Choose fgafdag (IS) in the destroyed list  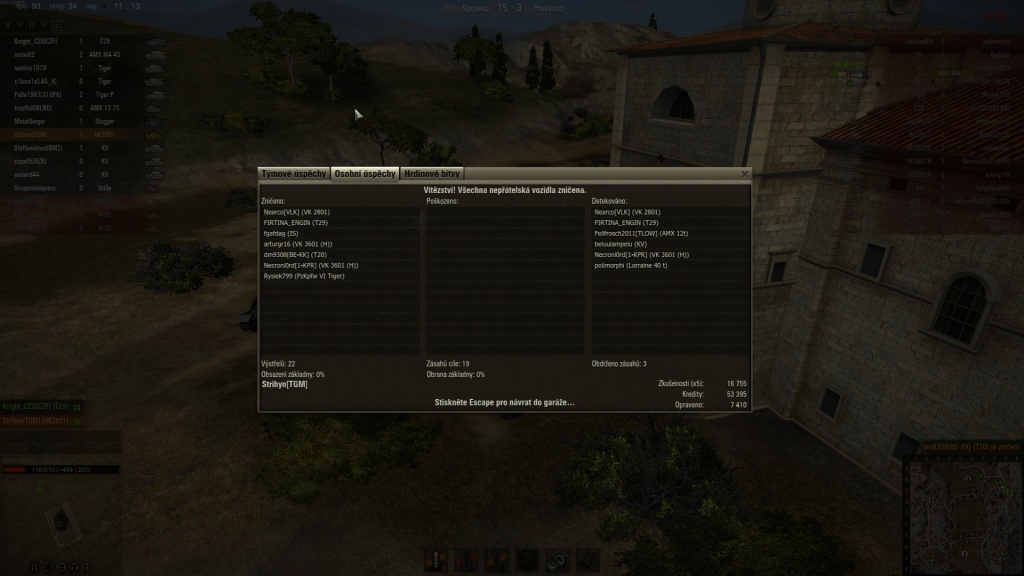point(283,233)
